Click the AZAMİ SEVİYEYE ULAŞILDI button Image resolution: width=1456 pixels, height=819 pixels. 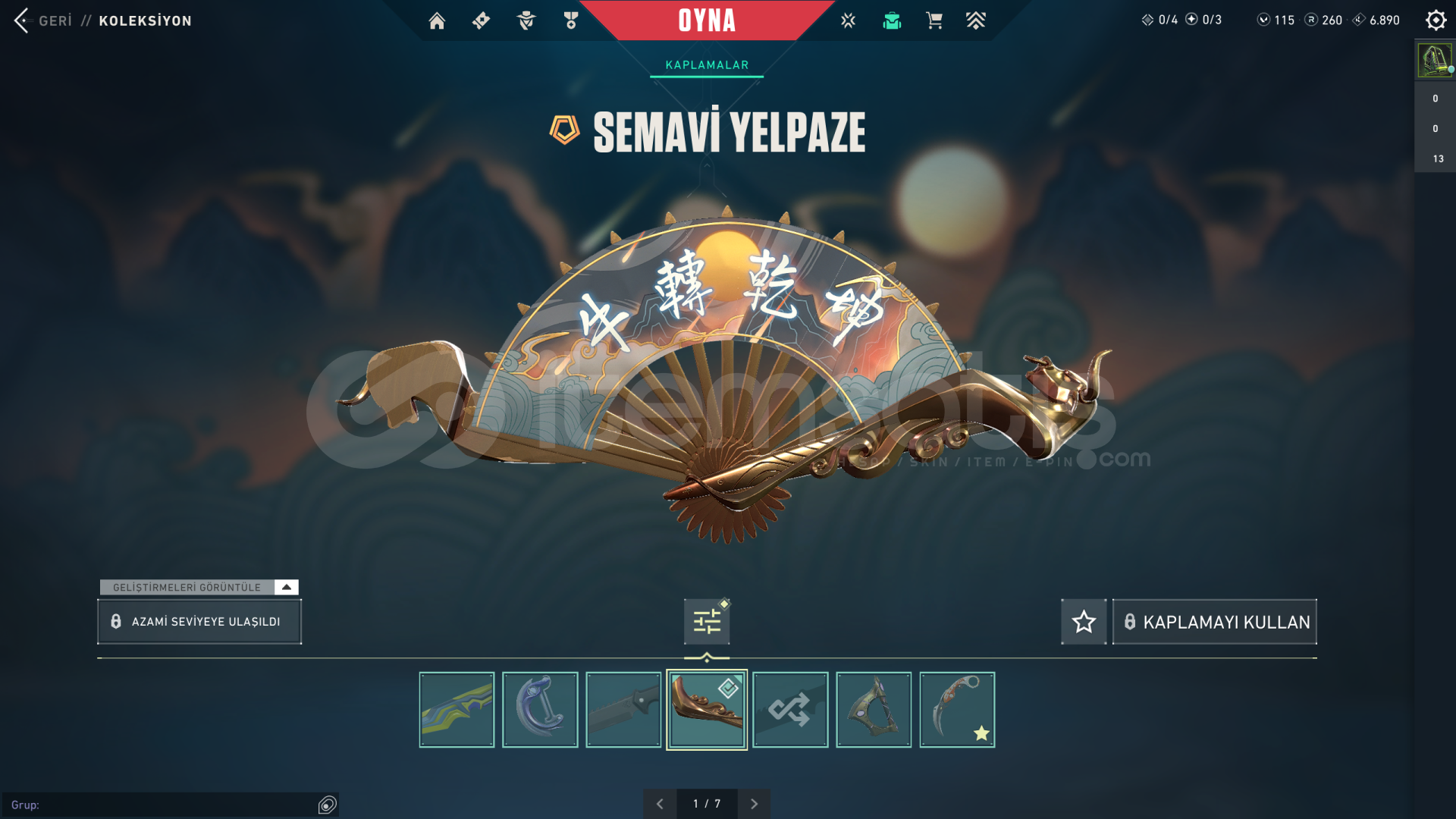[199, 622]
